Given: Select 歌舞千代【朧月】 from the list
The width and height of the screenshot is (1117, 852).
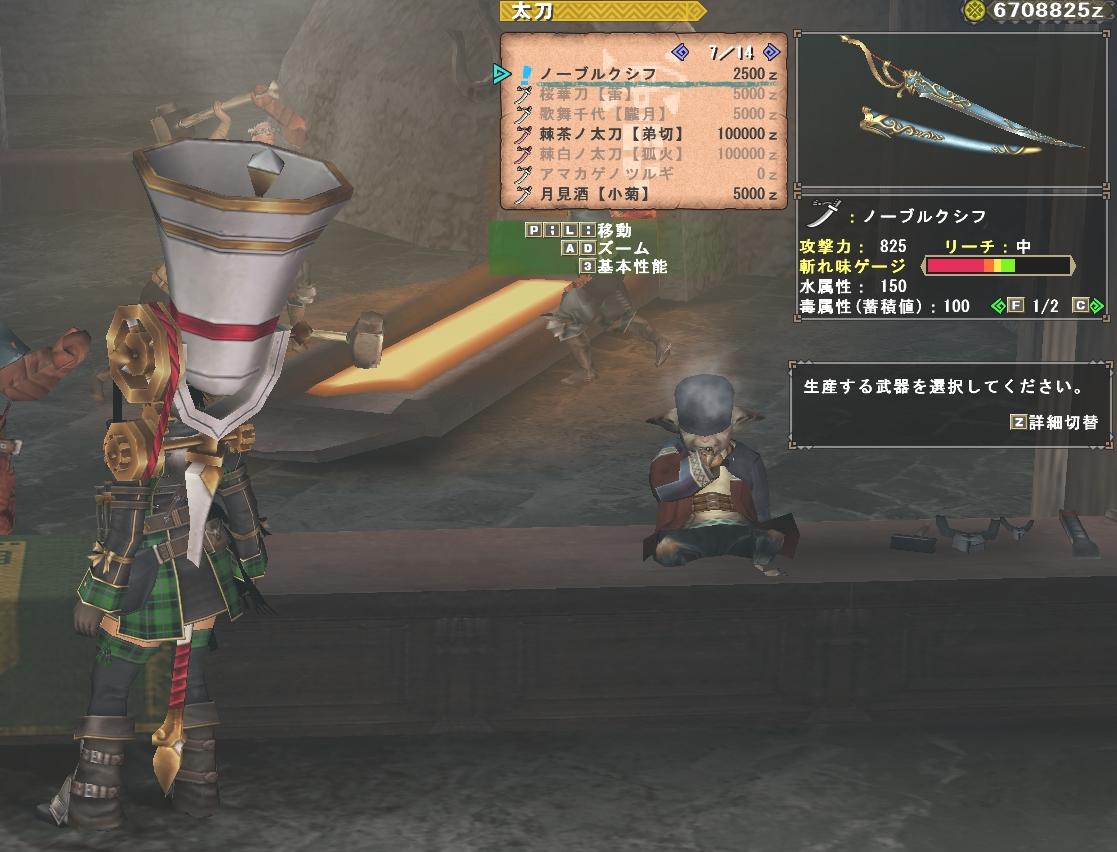Looking at the screenshot, I should 601,114.
